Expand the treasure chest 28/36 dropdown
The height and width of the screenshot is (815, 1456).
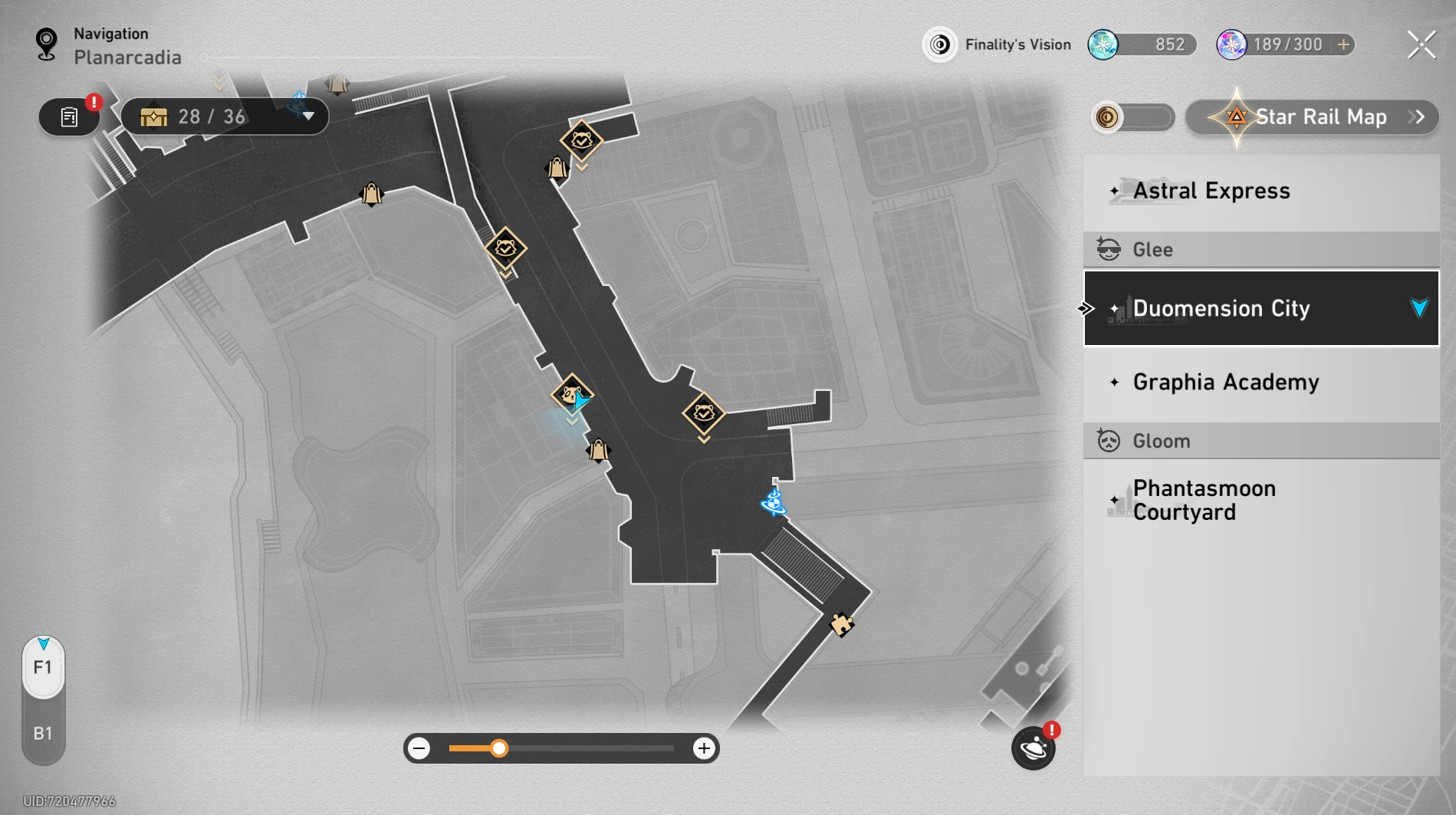click(x=308, y=117)
